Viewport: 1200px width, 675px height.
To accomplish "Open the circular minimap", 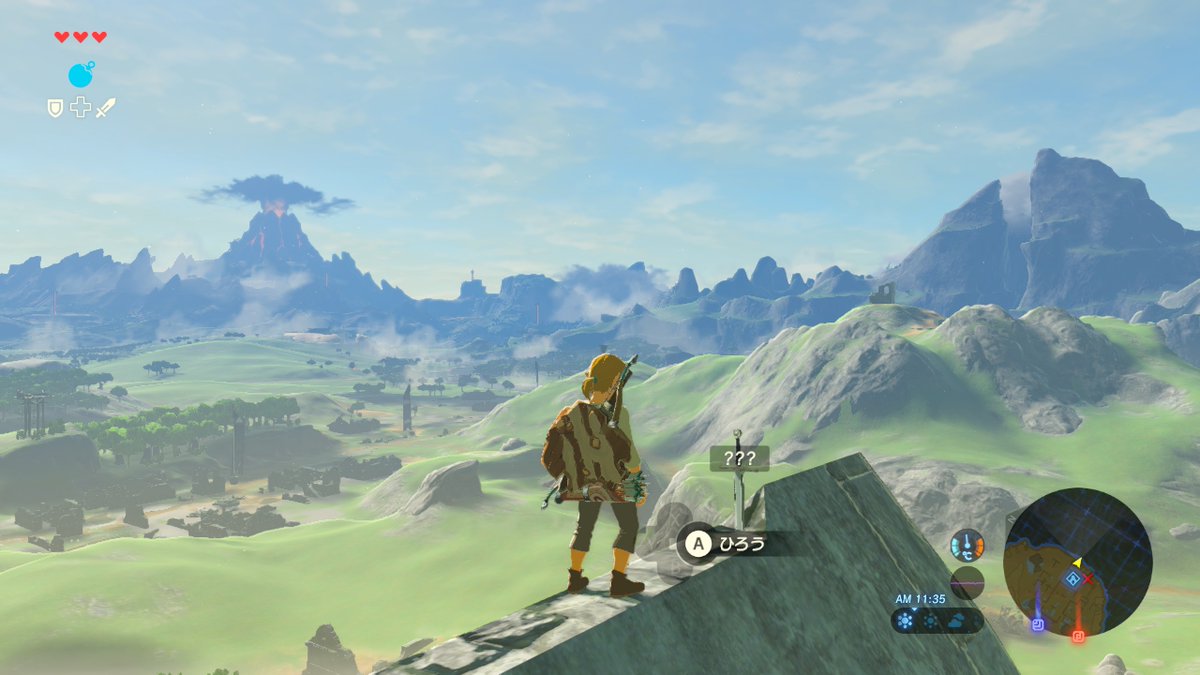I will click(x=1078, y=562).
